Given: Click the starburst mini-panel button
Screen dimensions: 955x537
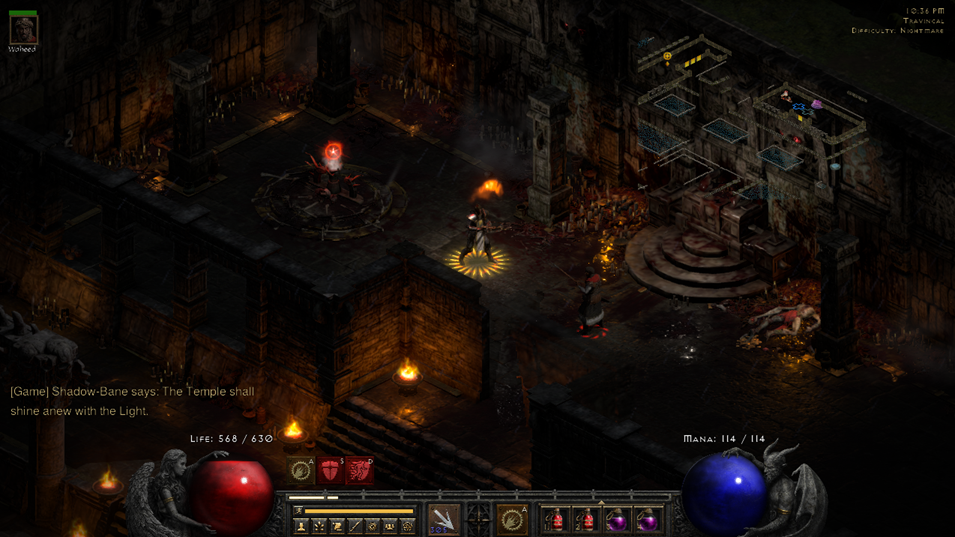Looking at the screenshot, I should point(319,525).
